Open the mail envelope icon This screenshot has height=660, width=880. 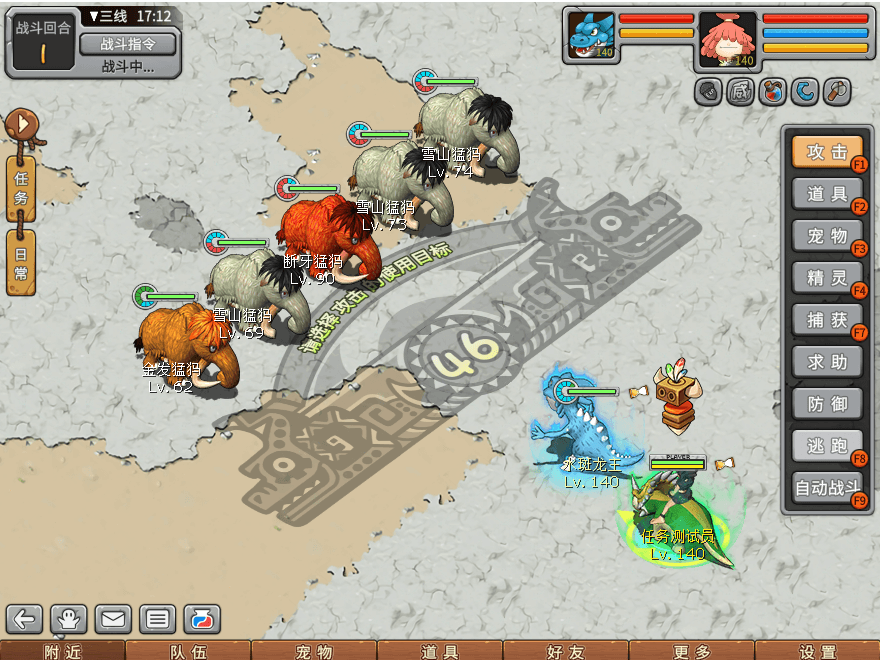(113, 619)
